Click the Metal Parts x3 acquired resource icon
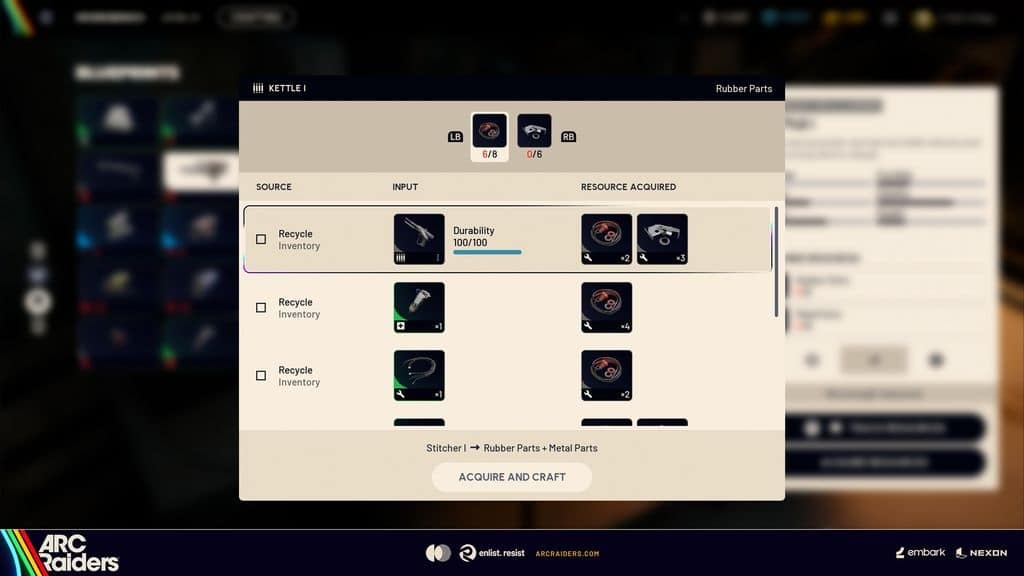Screen dimensions: 1024x576 [x=662, y=239]
